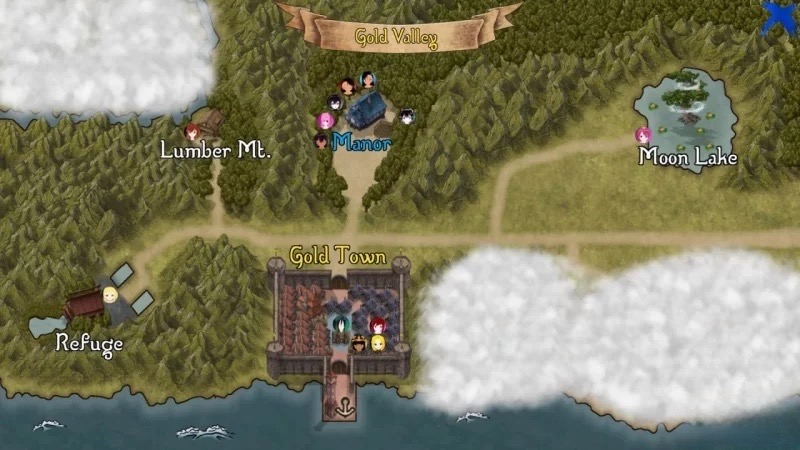Close the map with the blue X

(782, 17)
